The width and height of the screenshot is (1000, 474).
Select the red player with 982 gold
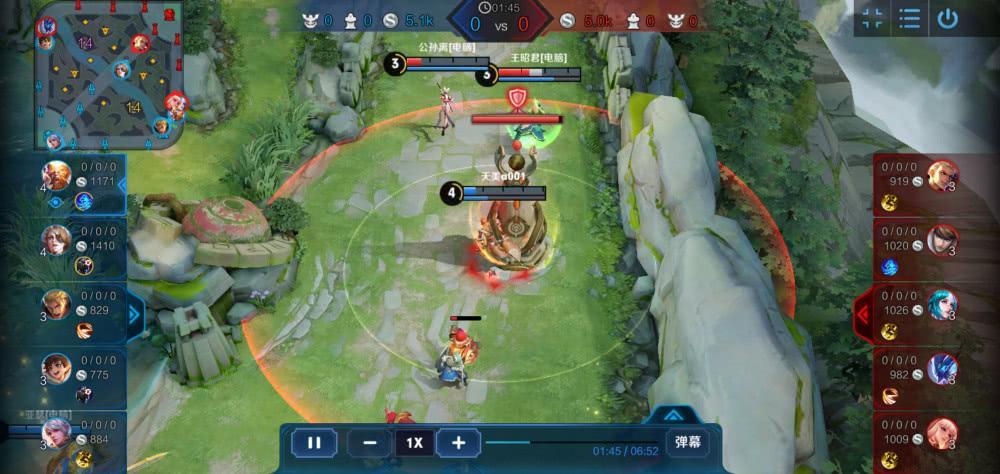pyautogui.click(x=941, y=368)
